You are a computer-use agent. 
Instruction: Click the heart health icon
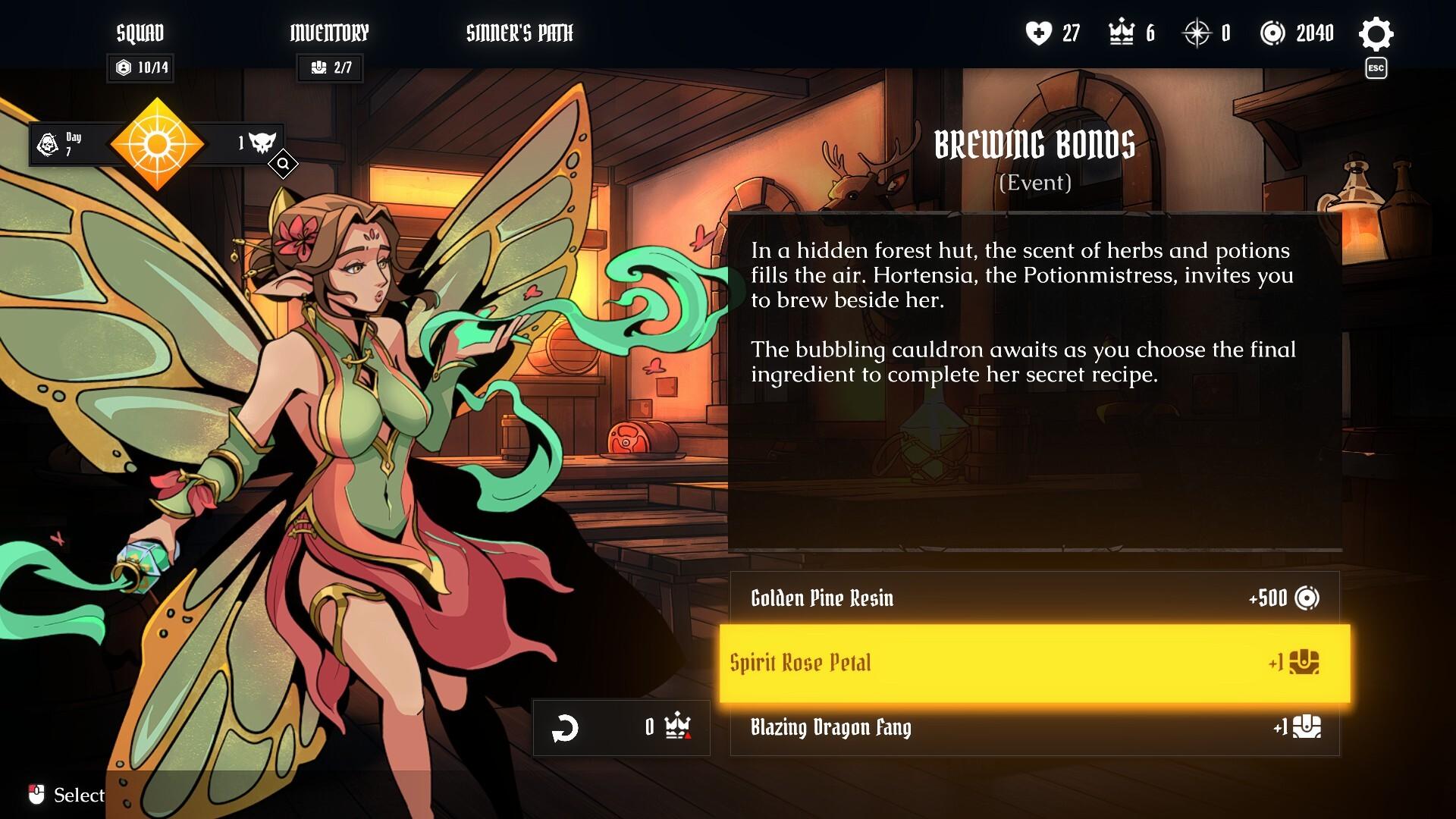click(1040, 33)
